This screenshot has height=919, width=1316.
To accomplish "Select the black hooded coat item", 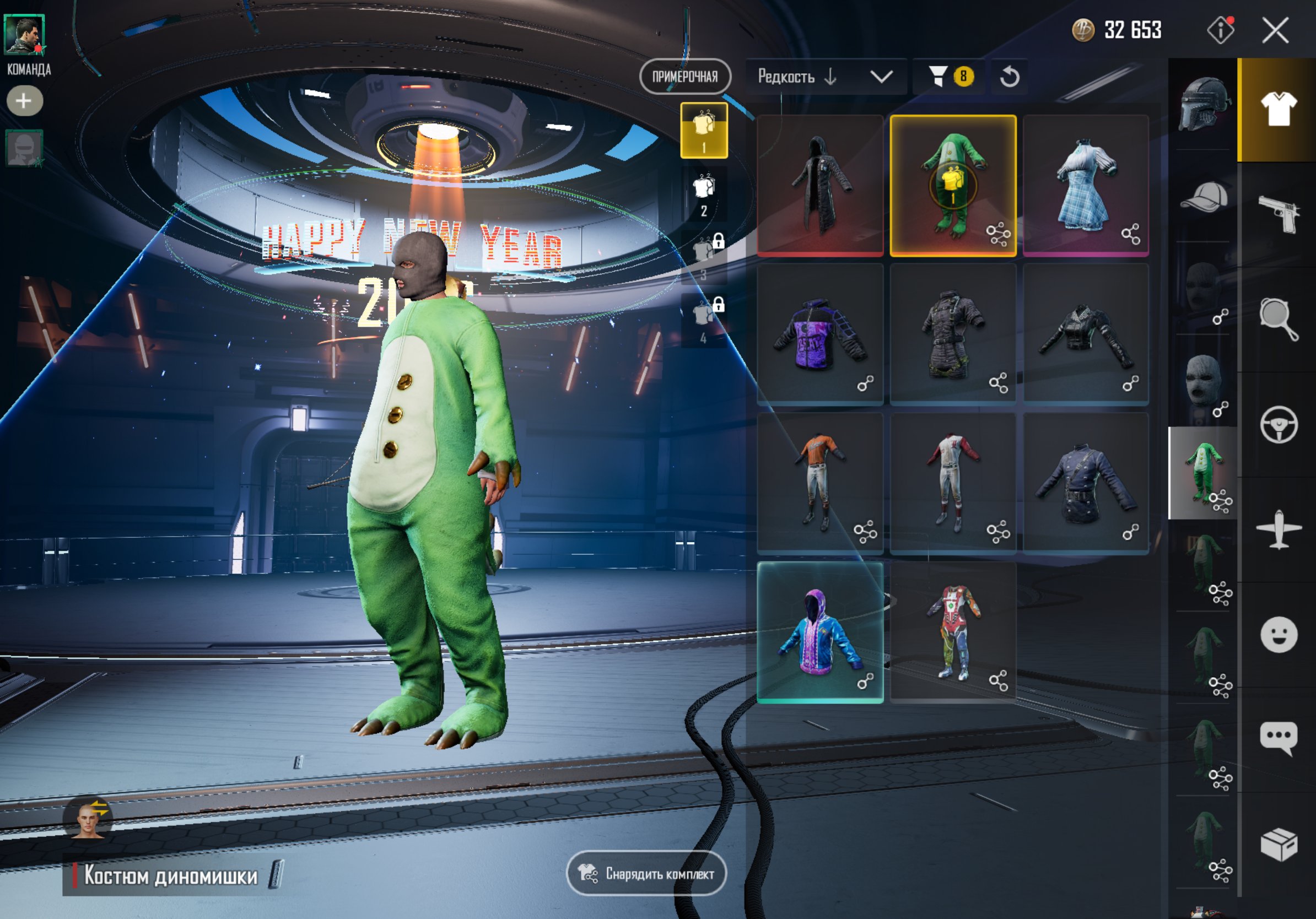I will (x=820, y=185).
